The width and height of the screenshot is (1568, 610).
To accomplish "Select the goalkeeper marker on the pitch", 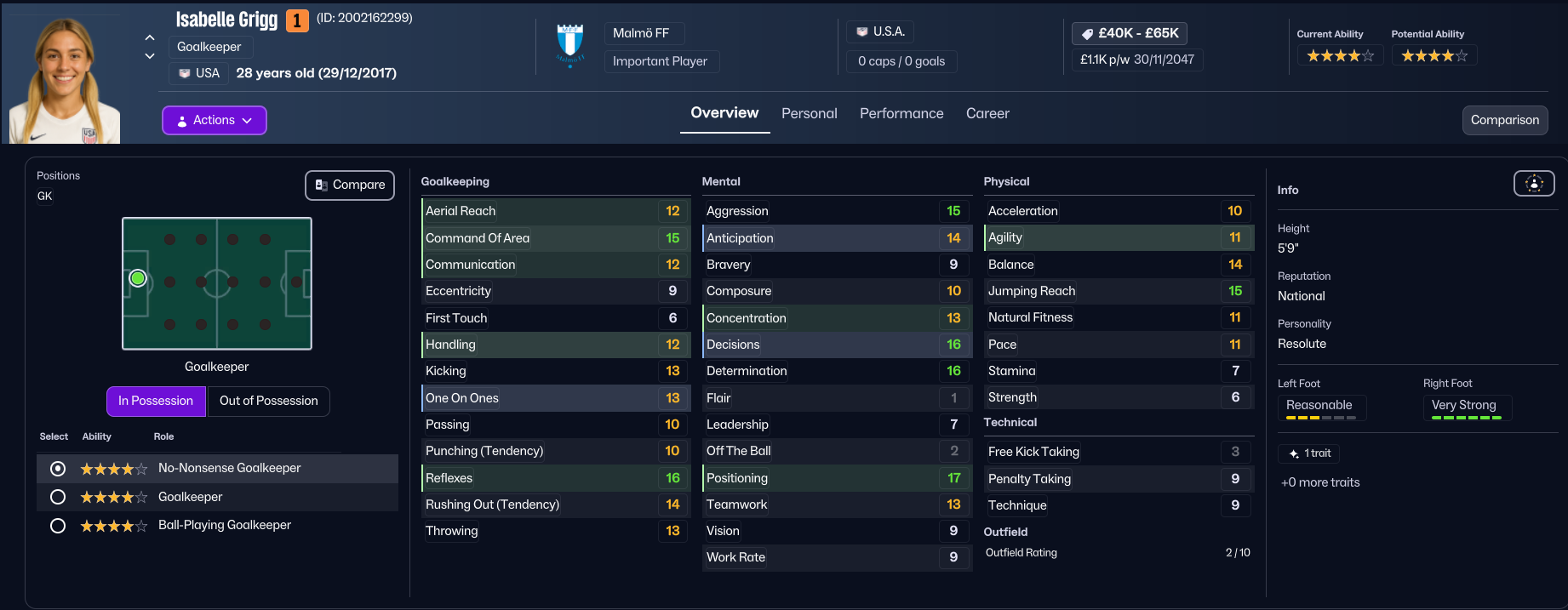I will click(138, 278).
